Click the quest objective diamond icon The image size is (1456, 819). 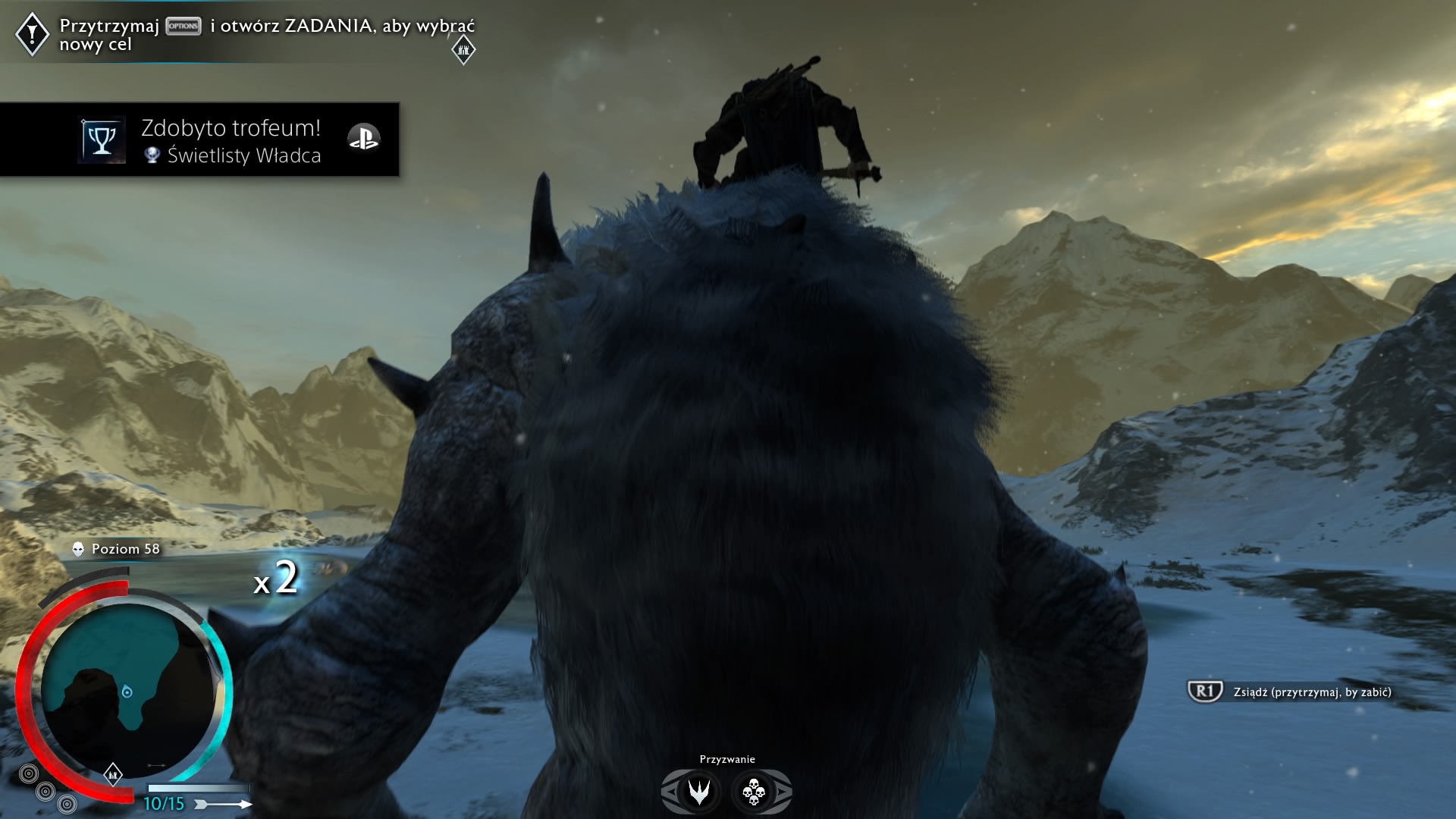pos(33,33)
